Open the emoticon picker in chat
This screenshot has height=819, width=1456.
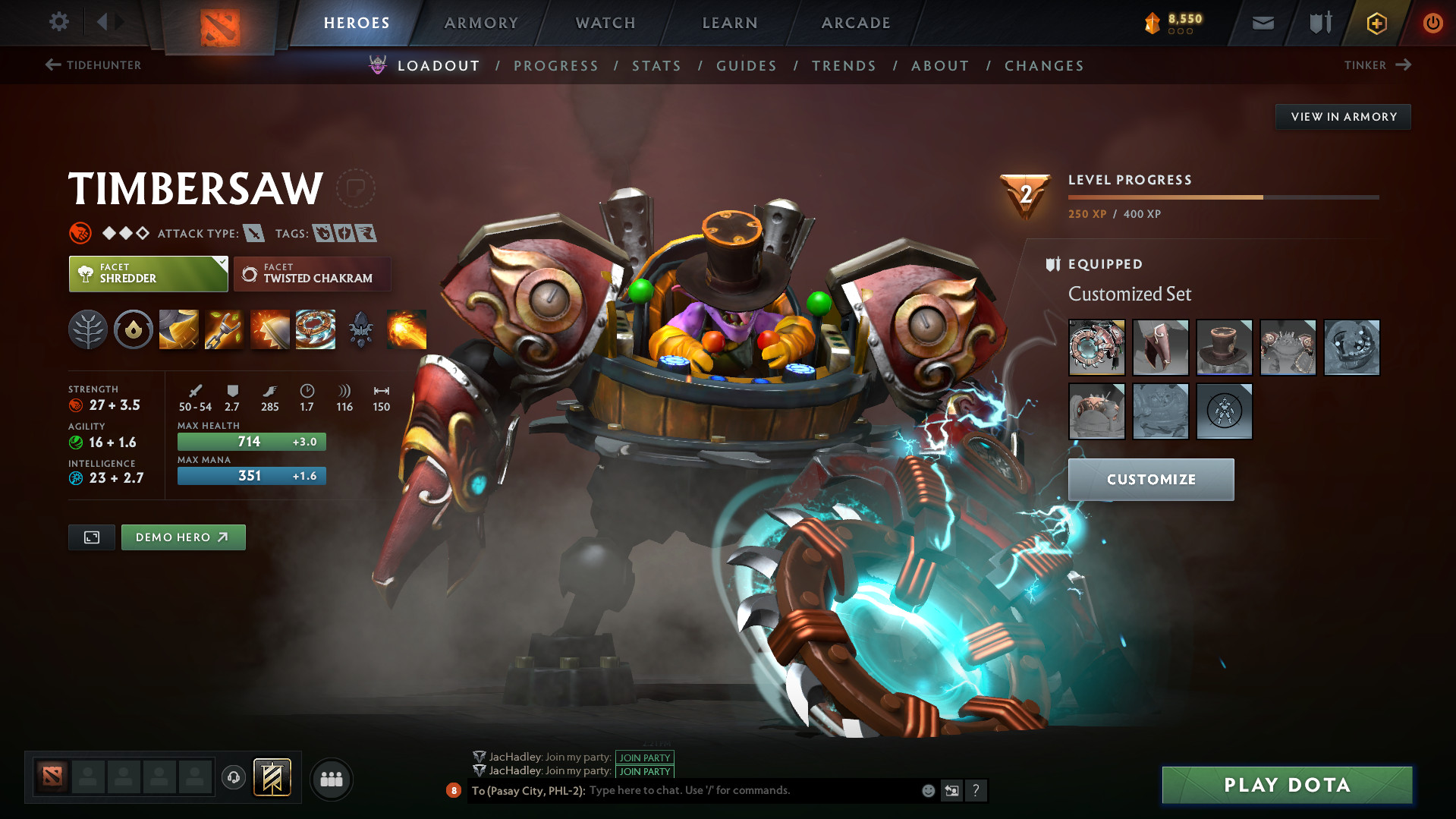coord(927,790)
